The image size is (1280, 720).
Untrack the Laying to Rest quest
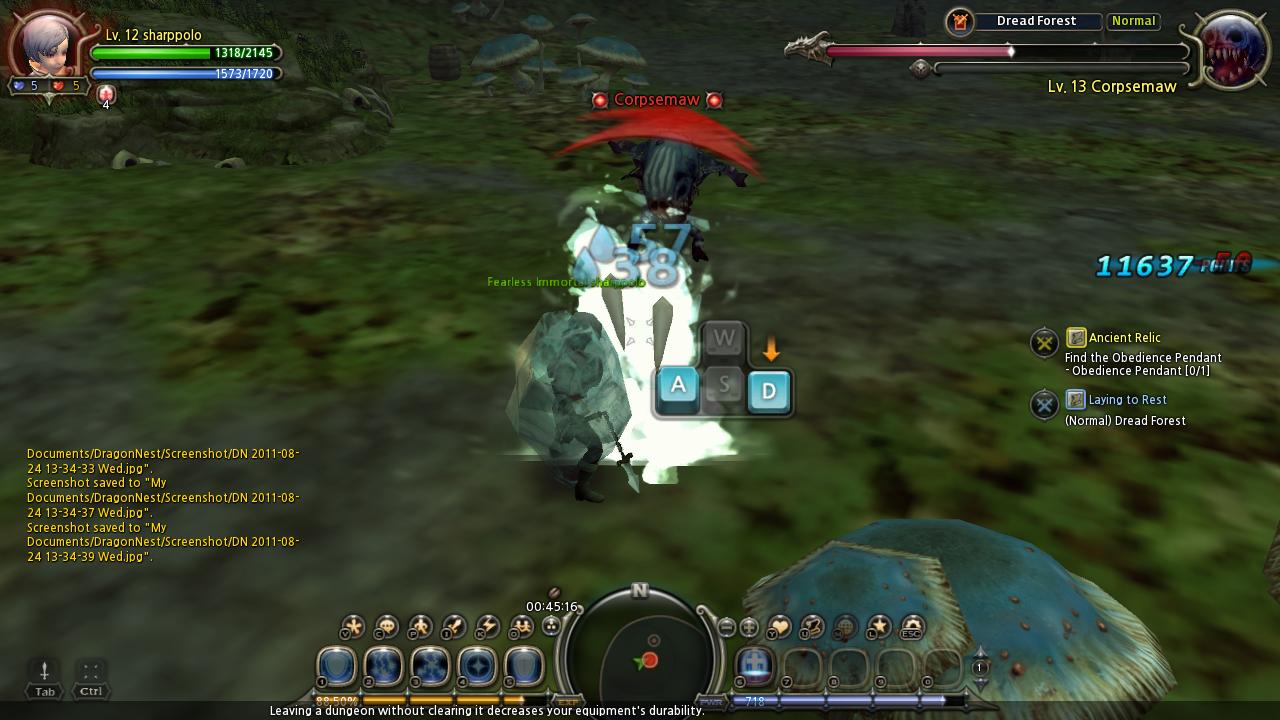[x=1044, y=404]
